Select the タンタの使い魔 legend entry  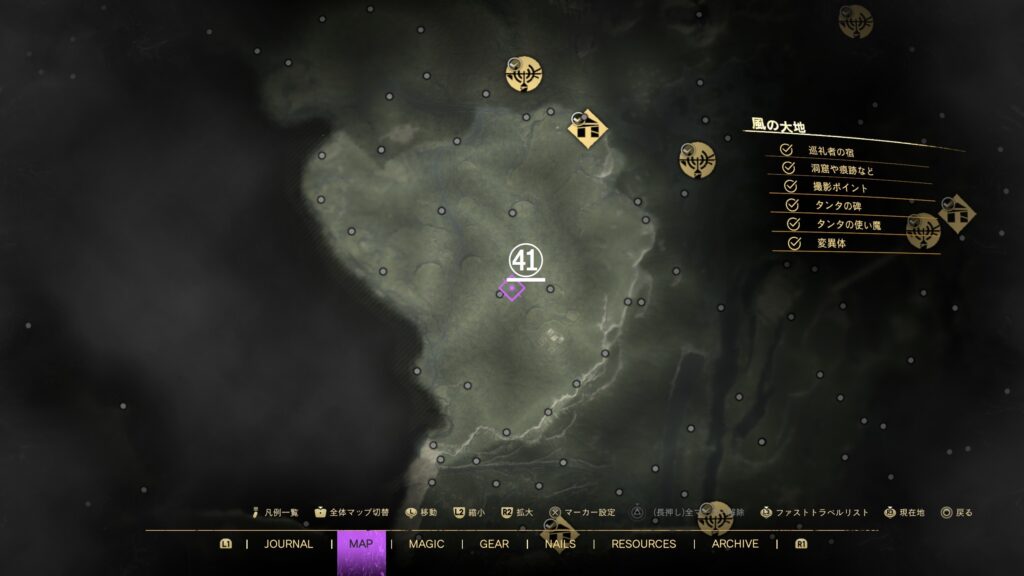pyautogui.click(x=848, y=224)
